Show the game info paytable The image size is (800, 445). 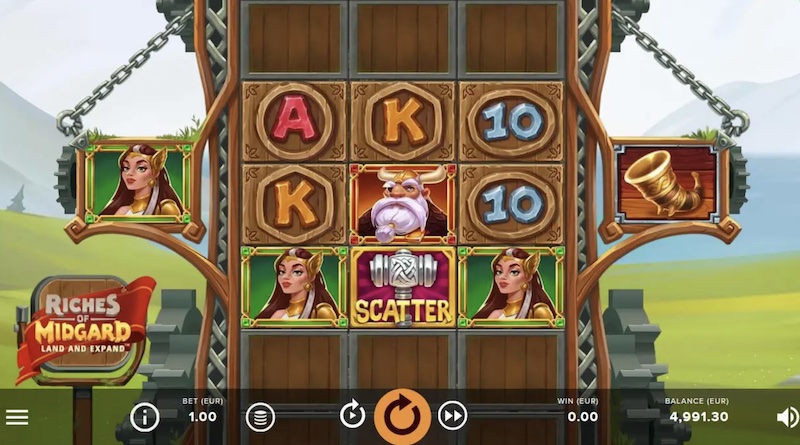click(x=145, y=417)
